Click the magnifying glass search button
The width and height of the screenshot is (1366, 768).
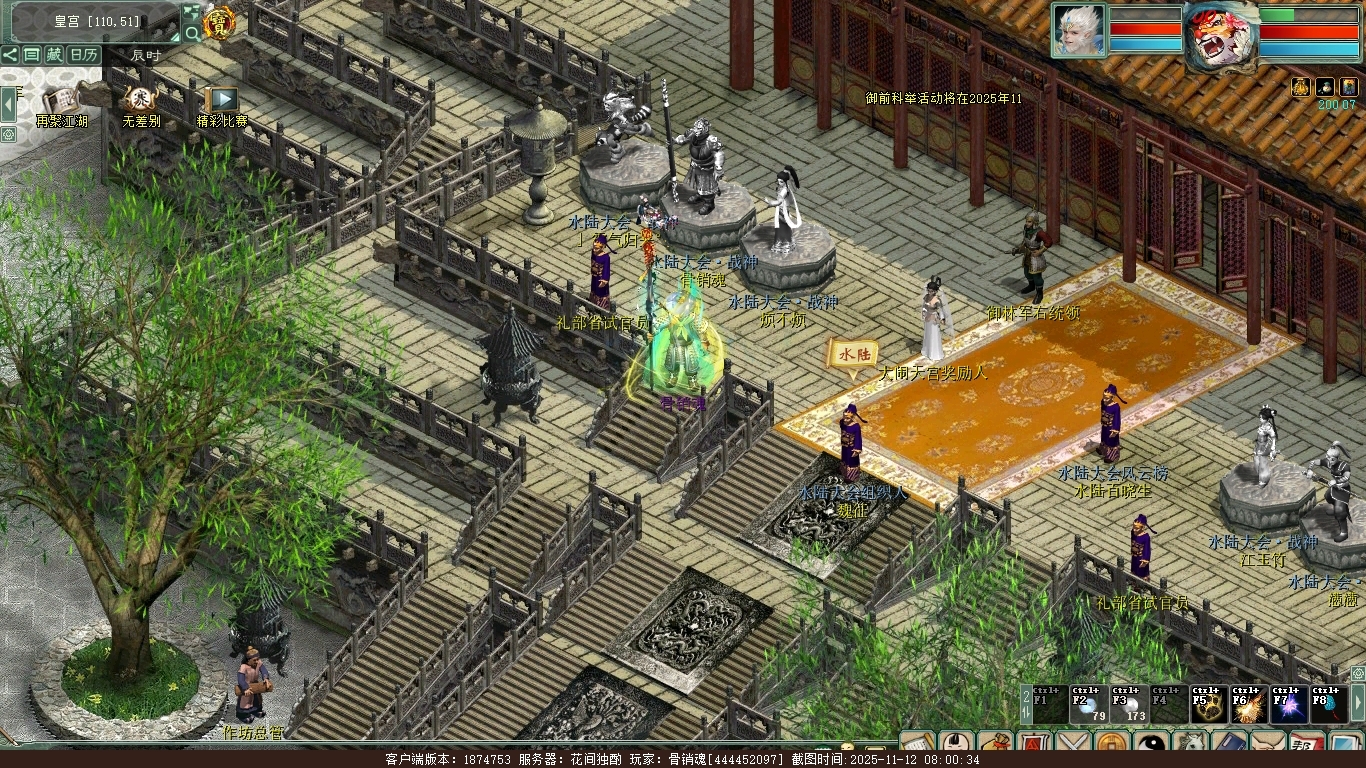192,33
